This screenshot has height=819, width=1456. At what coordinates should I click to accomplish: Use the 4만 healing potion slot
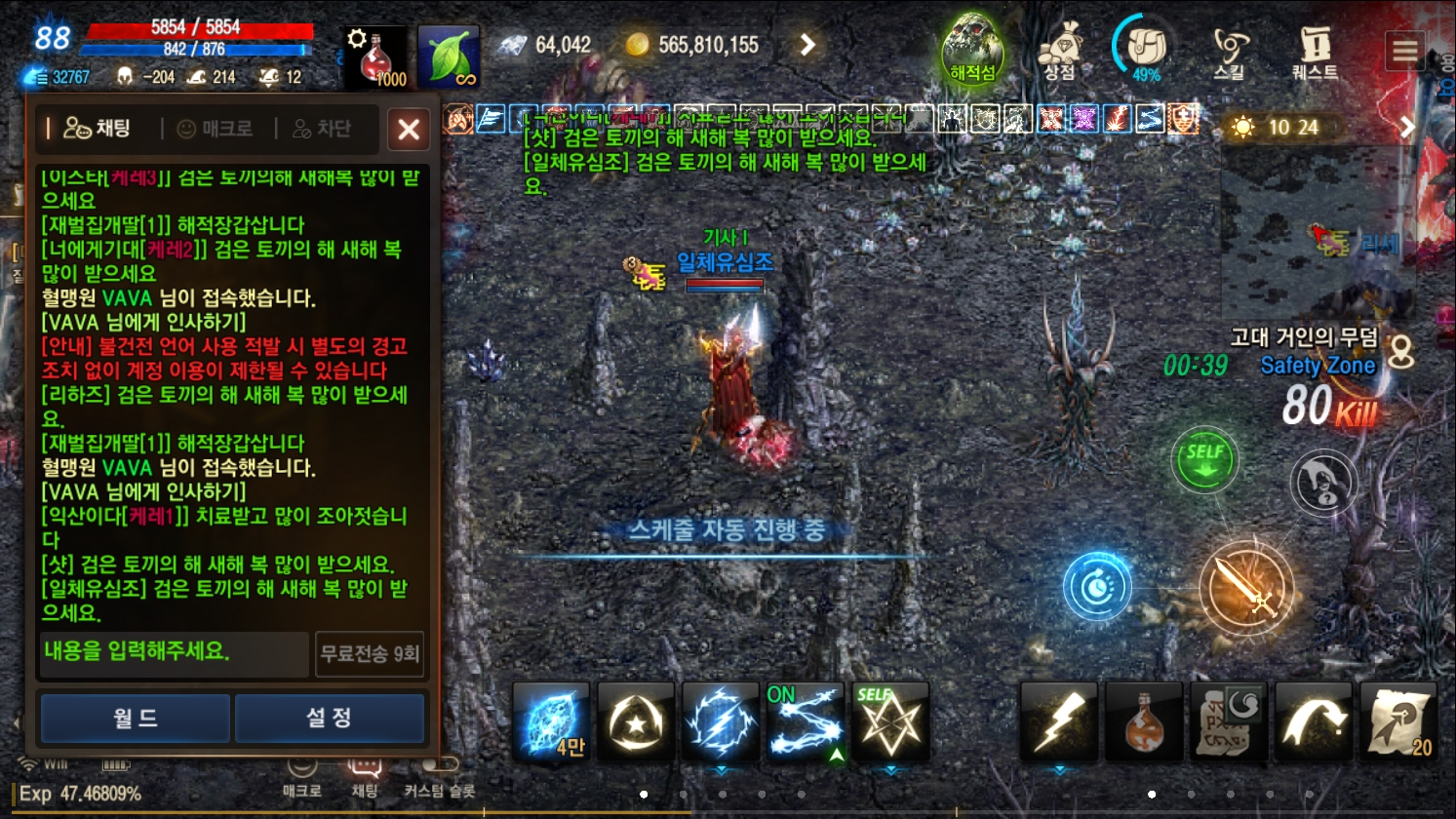click(x=552, y=721)
